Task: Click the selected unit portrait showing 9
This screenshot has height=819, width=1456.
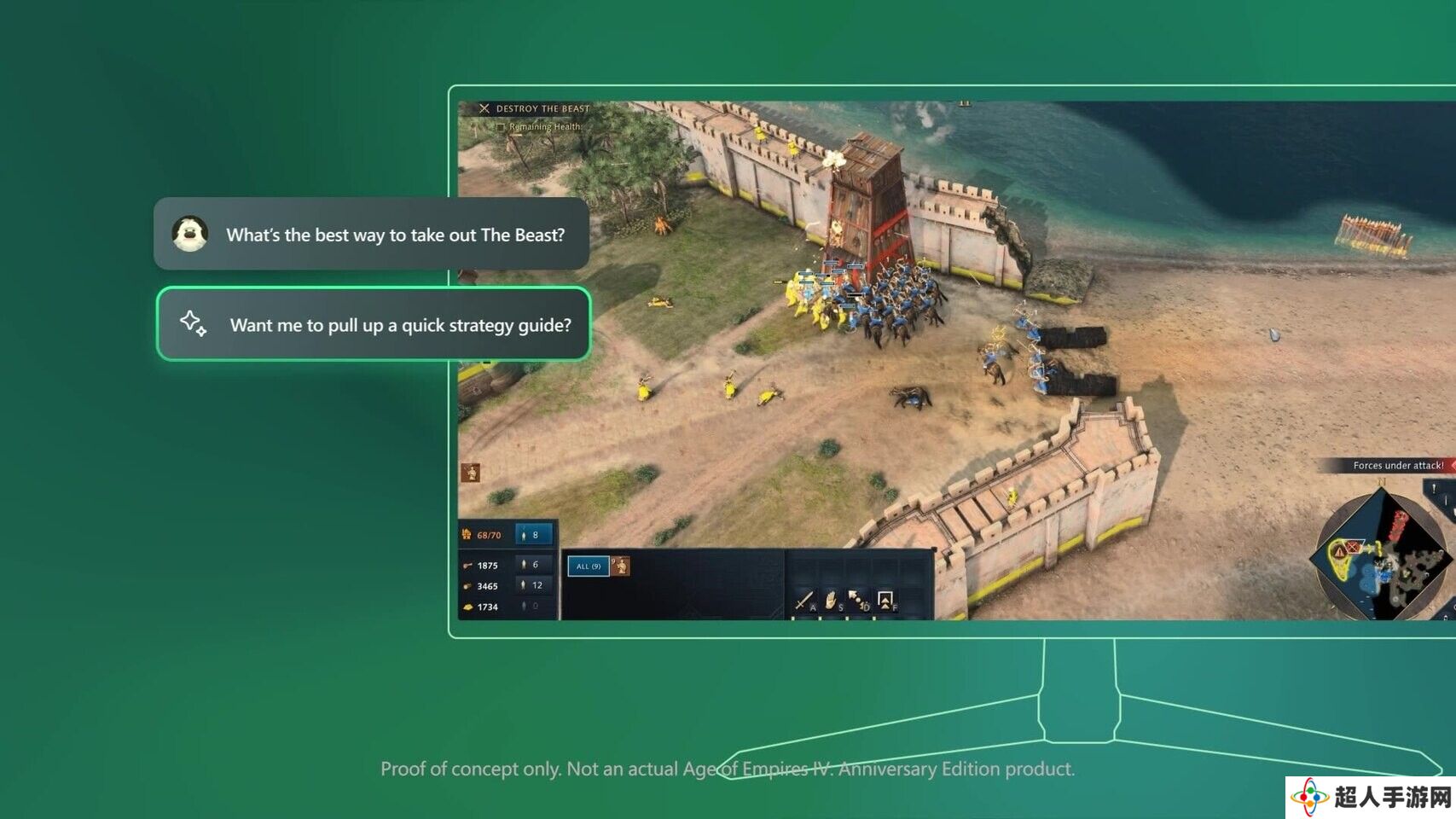Action: point(621,566)
